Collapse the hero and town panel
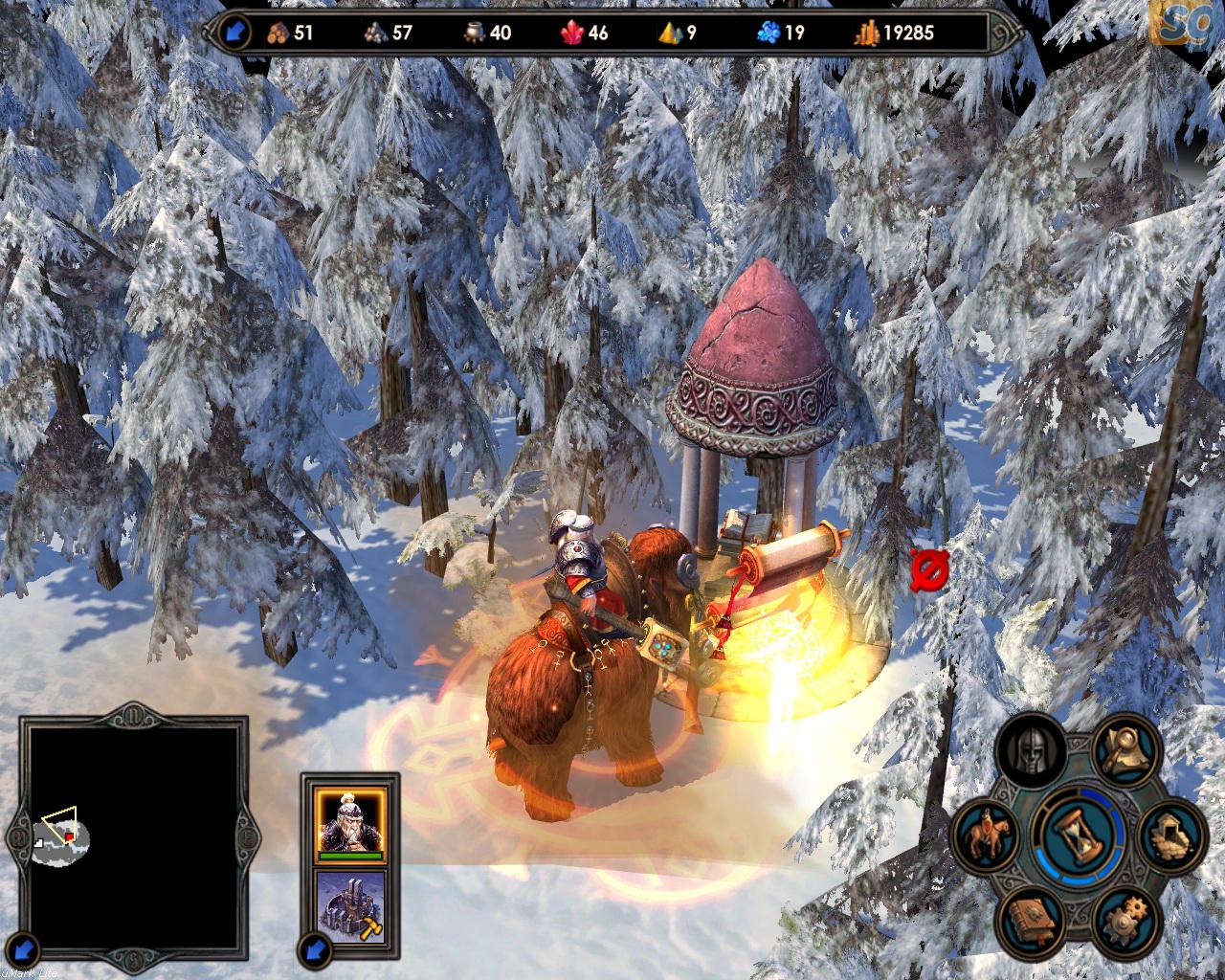The width and height of the screenshot is (1225, 980). tap(315, 951)
